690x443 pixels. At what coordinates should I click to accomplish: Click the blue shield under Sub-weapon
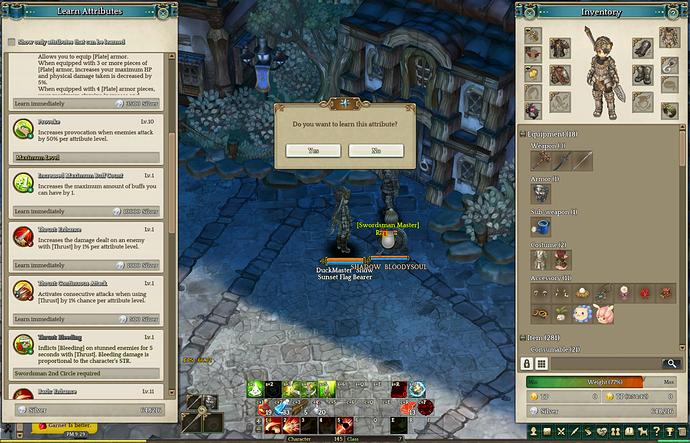pos(541,227)
